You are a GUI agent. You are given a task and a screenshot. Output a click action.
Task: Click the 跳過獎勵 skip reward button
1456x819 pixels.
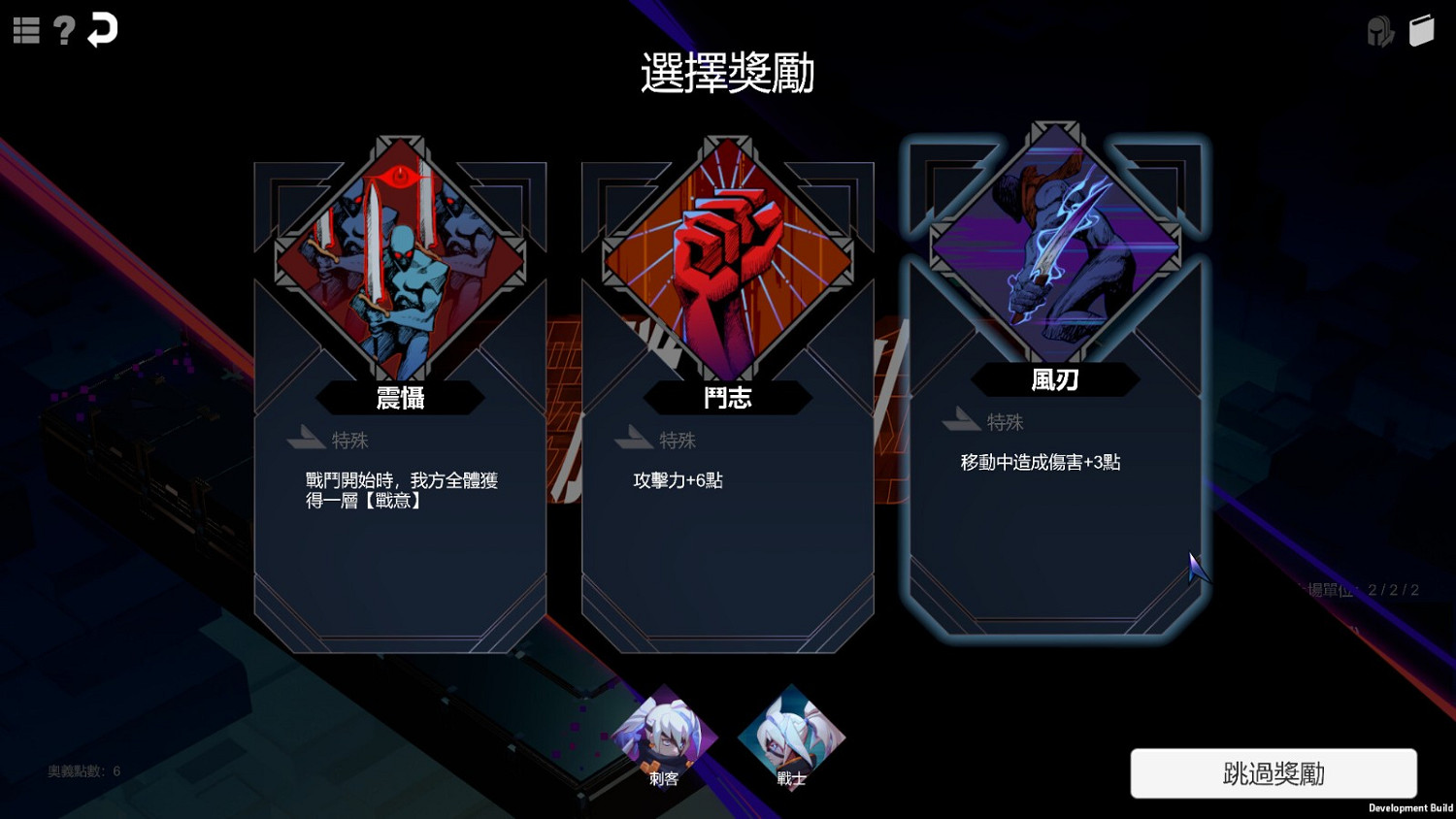(x=1273, y=773)
